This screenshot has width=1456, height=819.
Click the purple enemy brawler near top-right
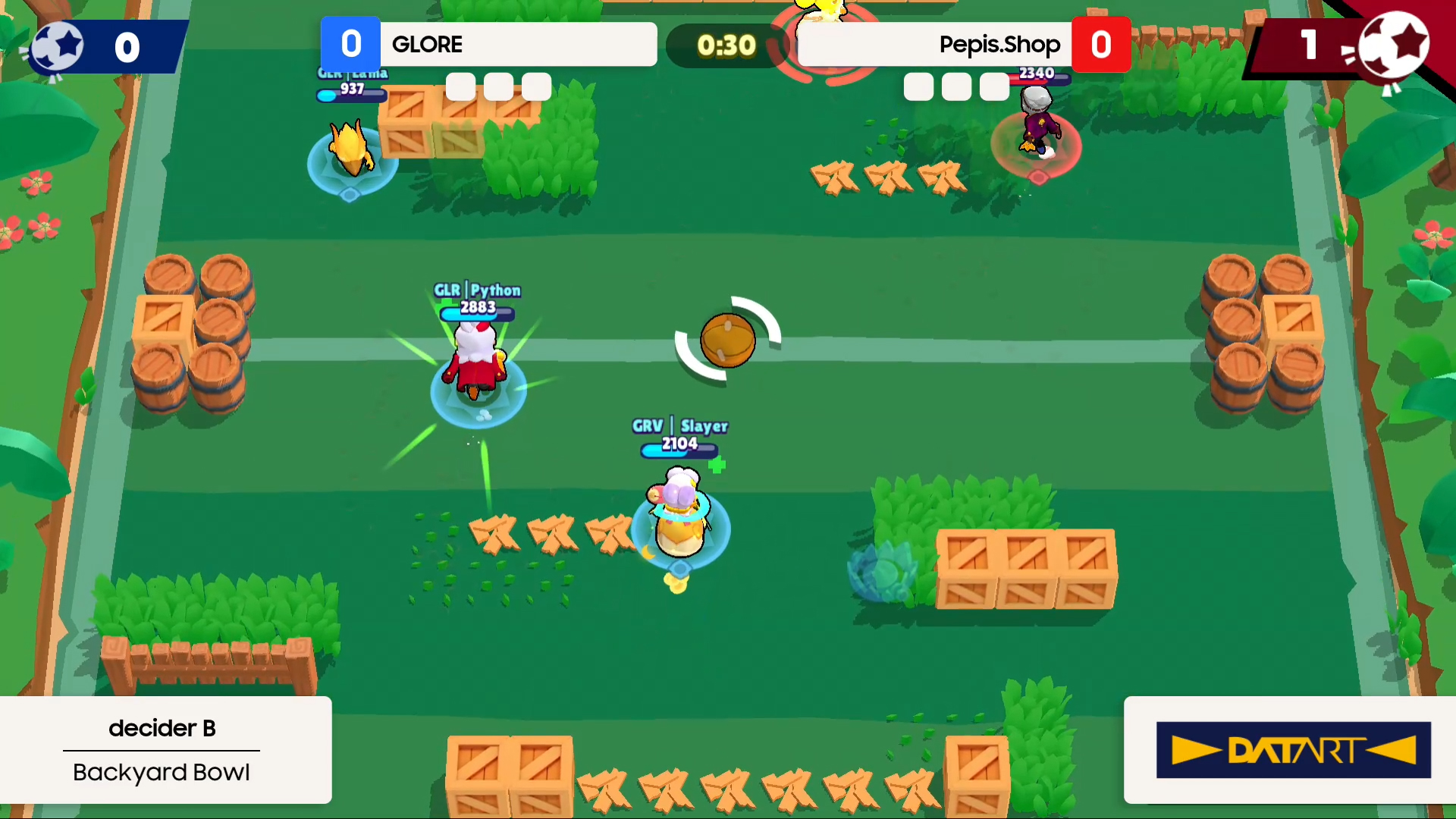pyautogui.click(x=1037, y=129)
